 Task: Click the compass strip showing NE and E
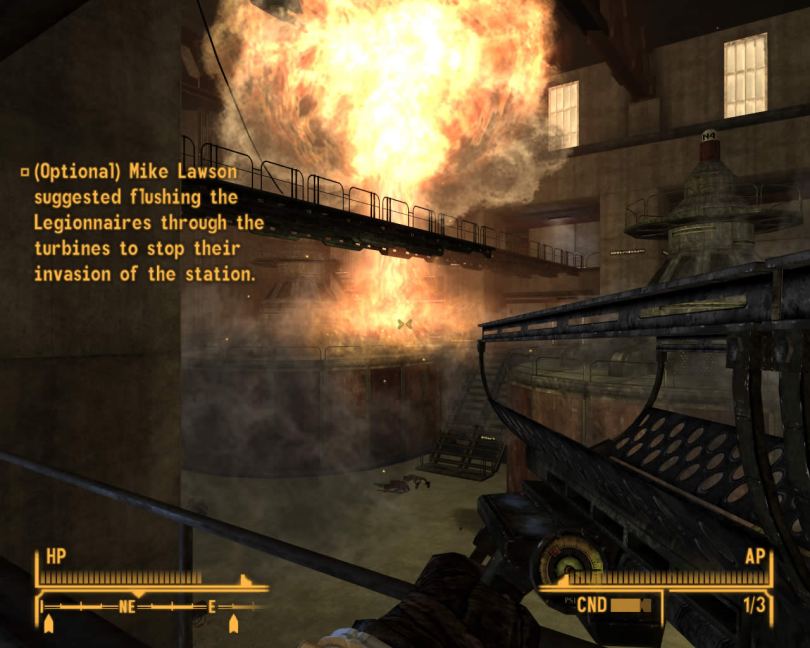[152, 606]
